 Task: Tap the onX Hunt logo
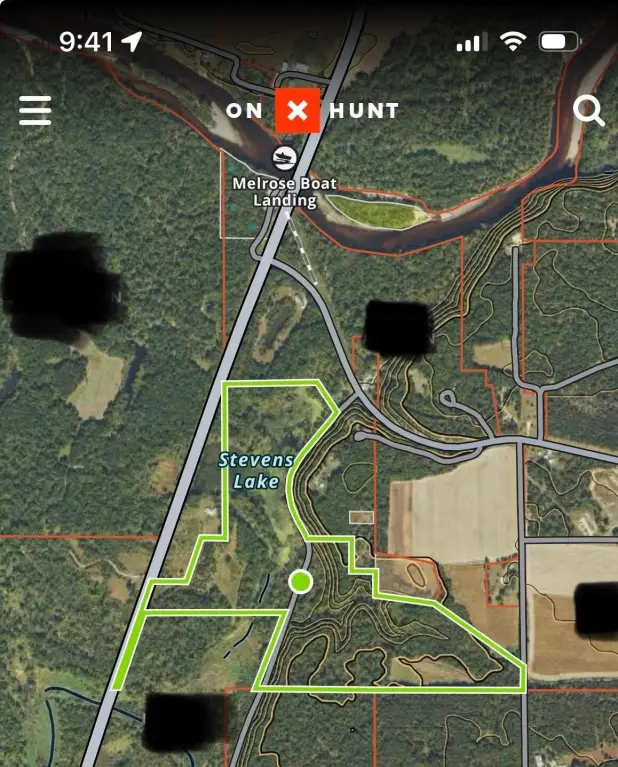click(x=297, y=110)
